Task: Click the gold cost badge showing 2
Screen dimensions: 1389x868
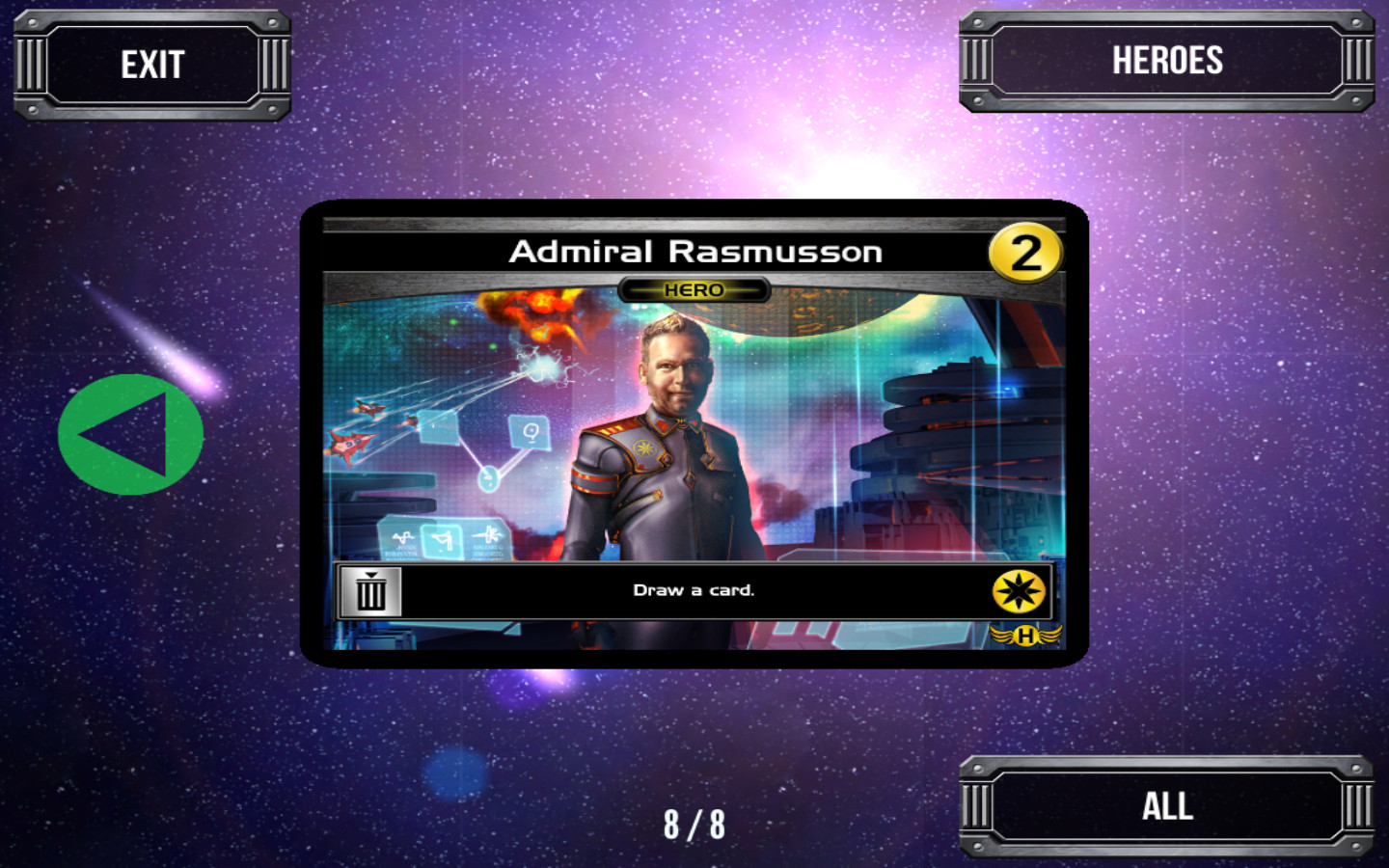Action: click(x=1025, y=251)
